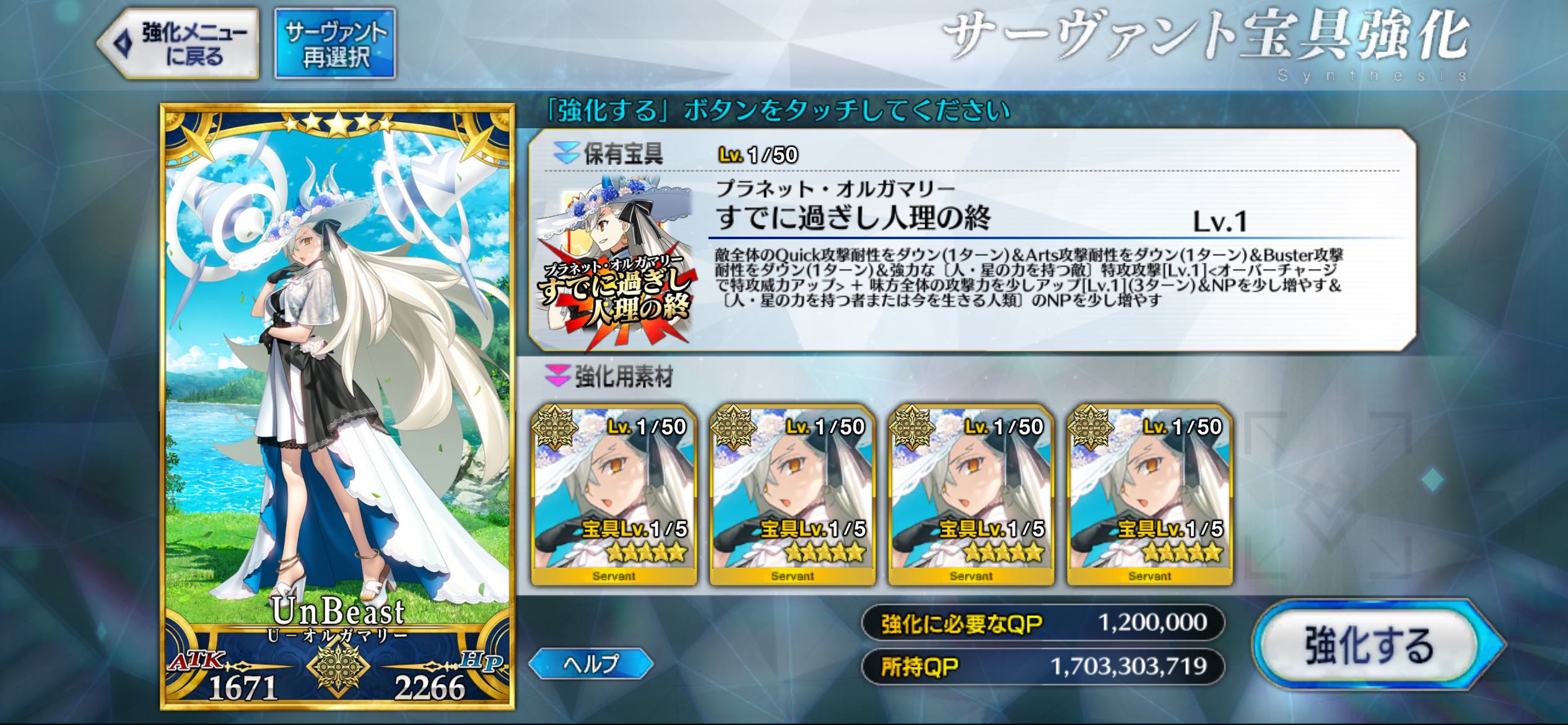Open the ヘルプ help button

point(591,663)
